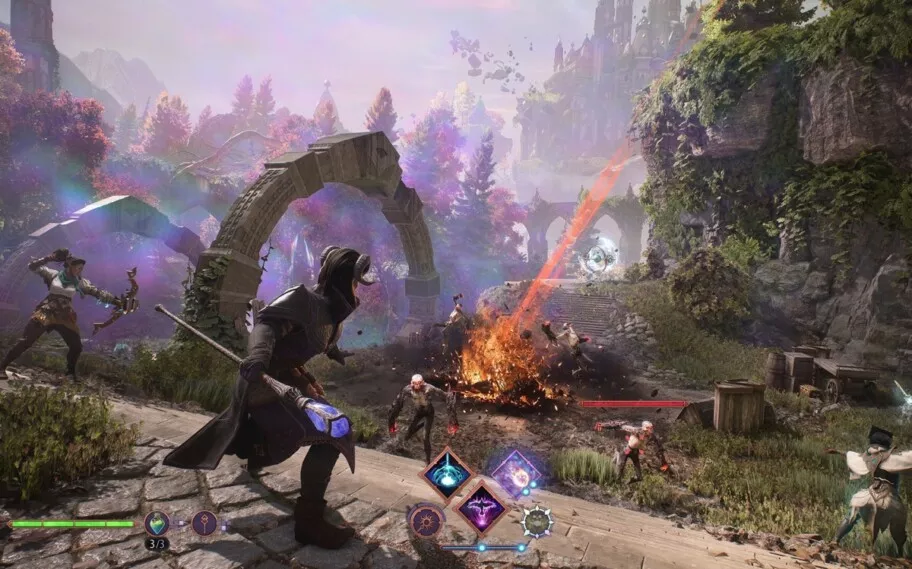Use the green healing potion flask
The height and width of the screenshot is (569, 912).
pyautogui.click(x=157, y=522)
